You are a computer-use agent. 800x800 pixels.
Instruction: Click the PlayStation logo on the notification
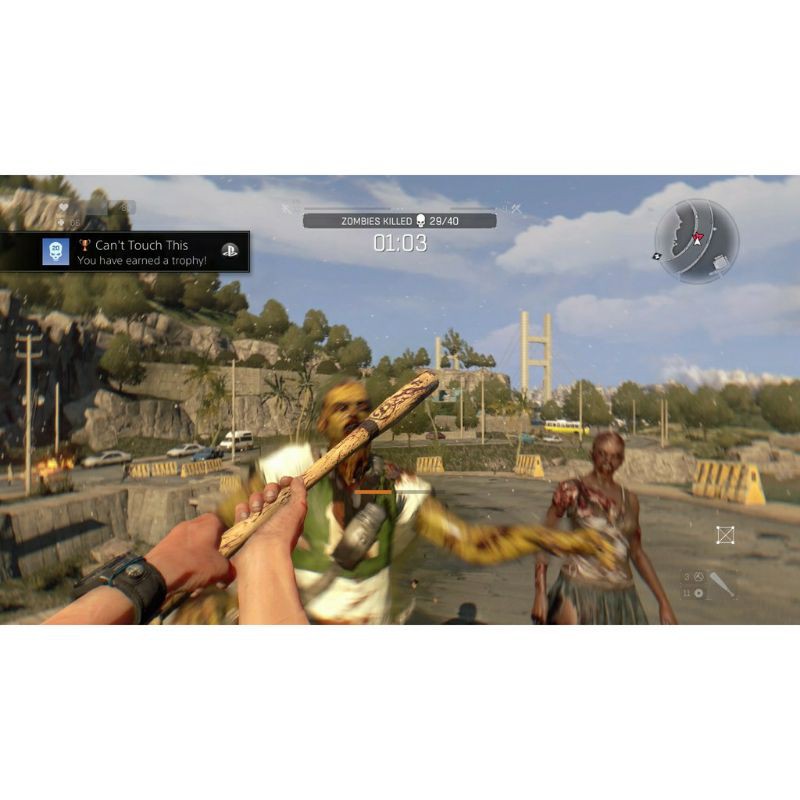[x=230, y=252]
